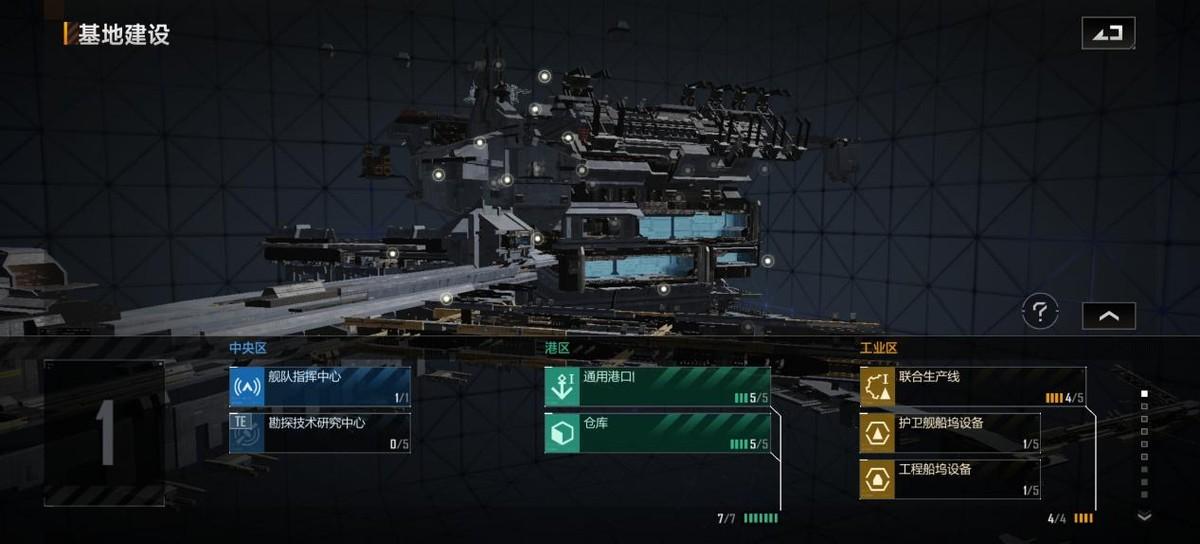Collapse the panel with the up-arrow button

1108,315
